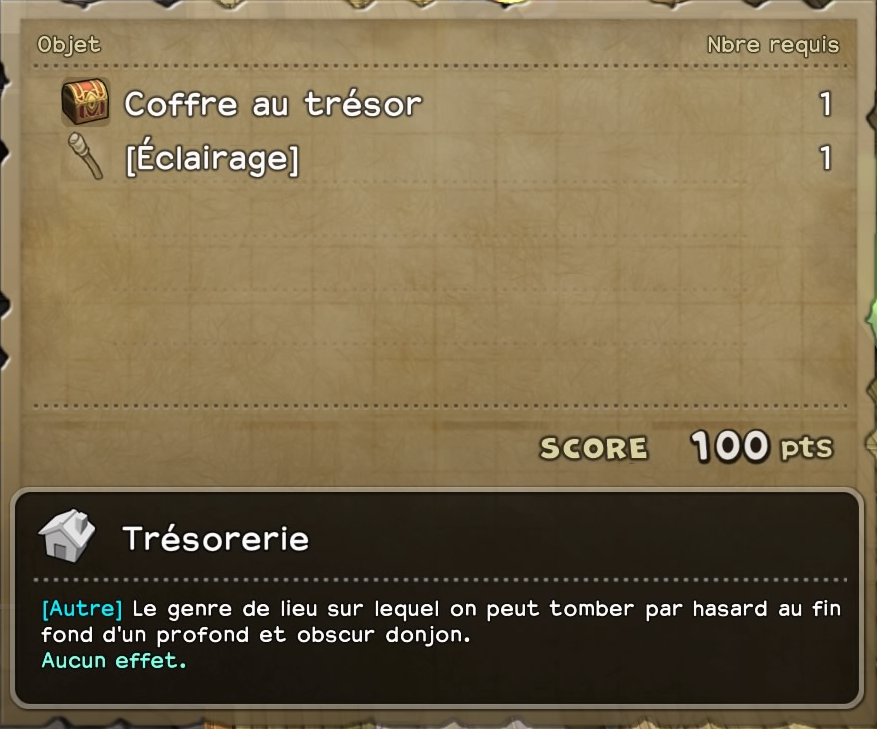The height and width of the screenshot is (729, 877).
Task: Click the treasure chest icon
Action: coord(86,102)
